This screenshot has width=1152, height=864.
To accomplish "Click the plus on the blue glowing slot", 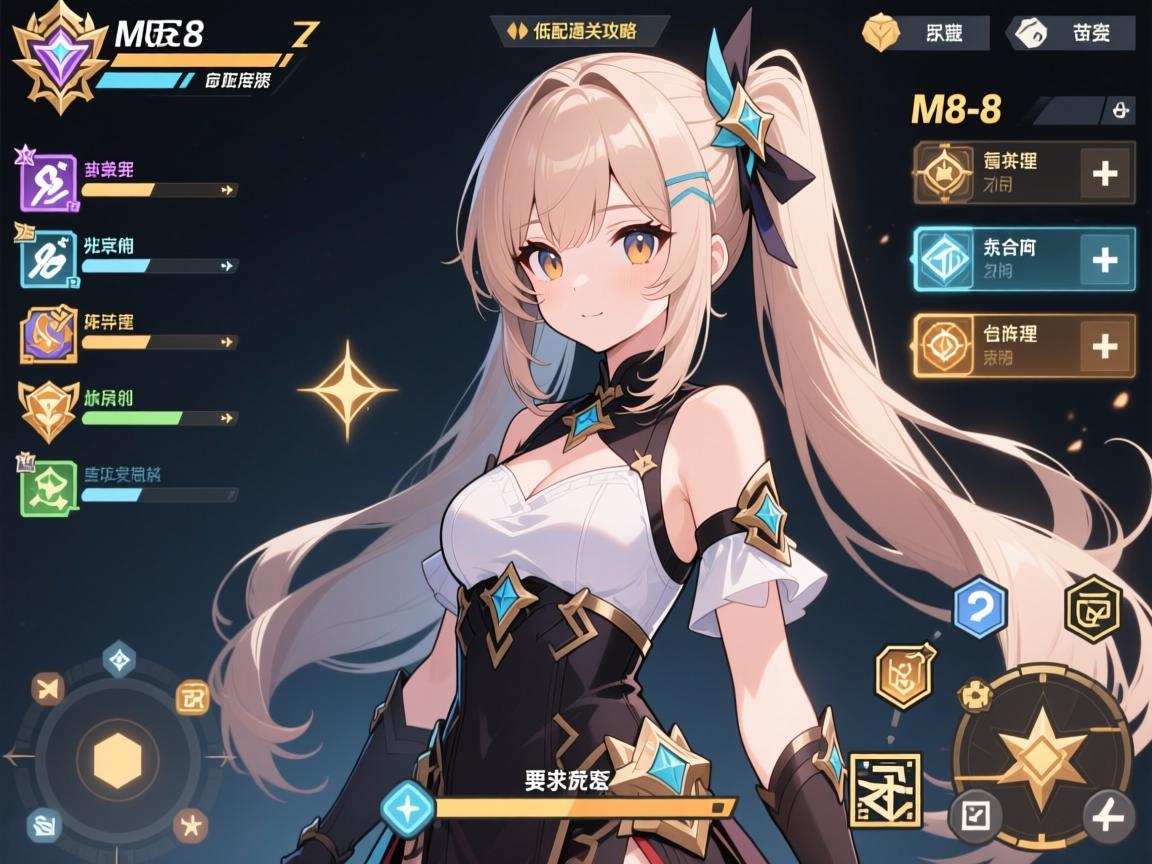I will 1104,260.
